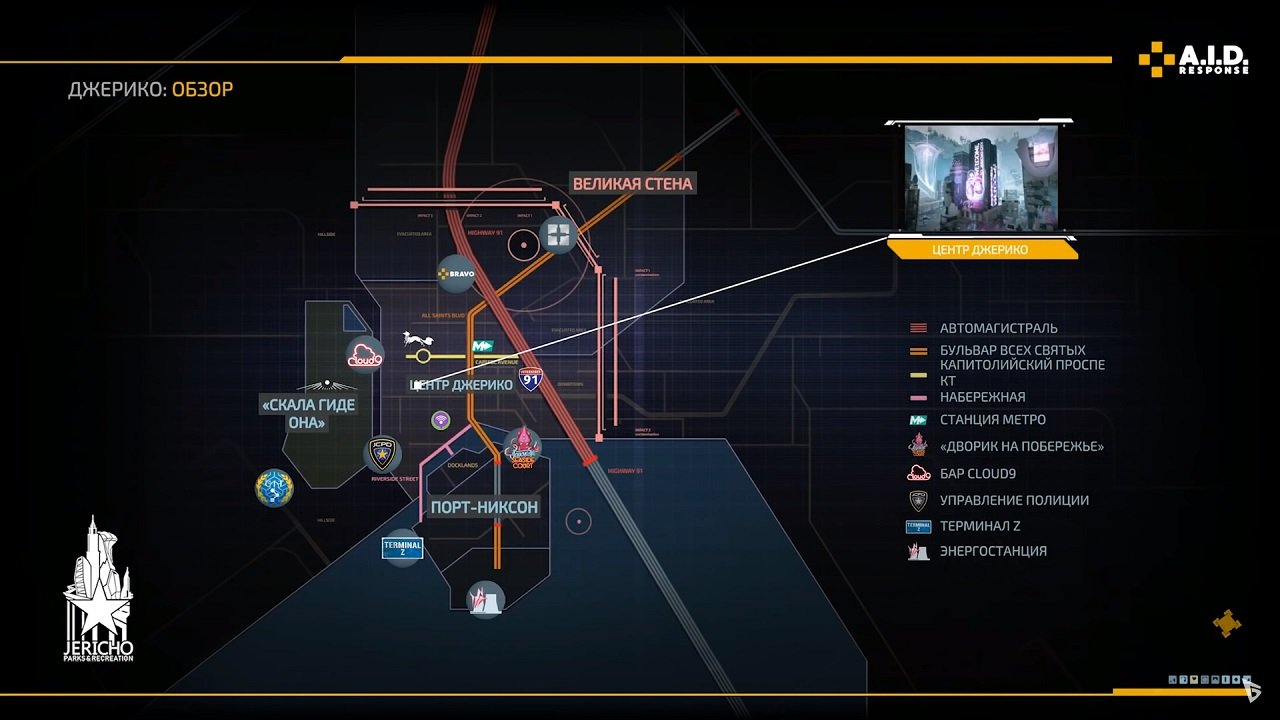Viewport: 1280px width, 720px height.
Task: Click the purple Wi-Fi signal icon below Jericho Center
Action: (441, 421)
